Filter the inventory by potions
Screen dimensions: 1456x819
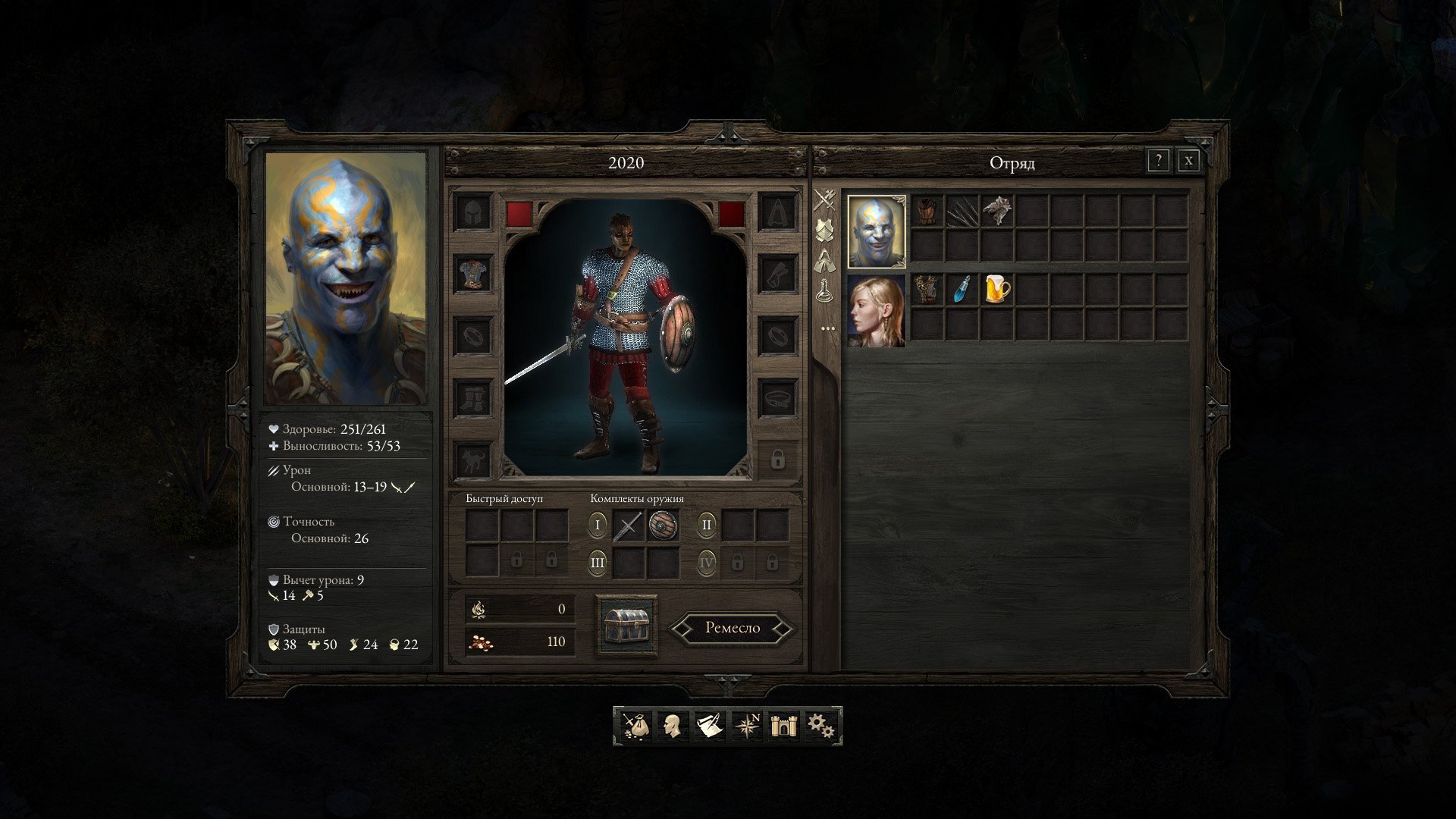825,291
